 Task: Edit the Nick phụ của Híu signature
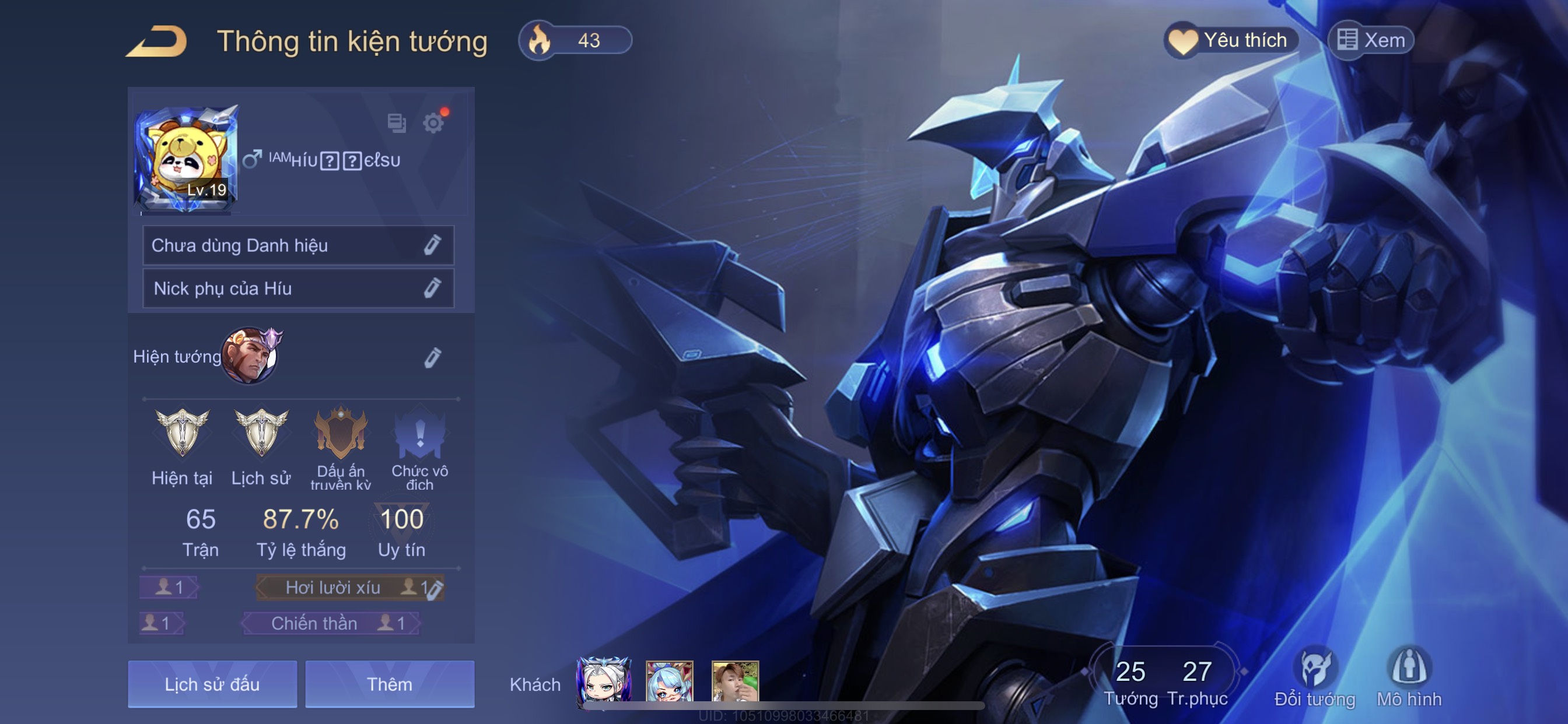click(432, 289)
